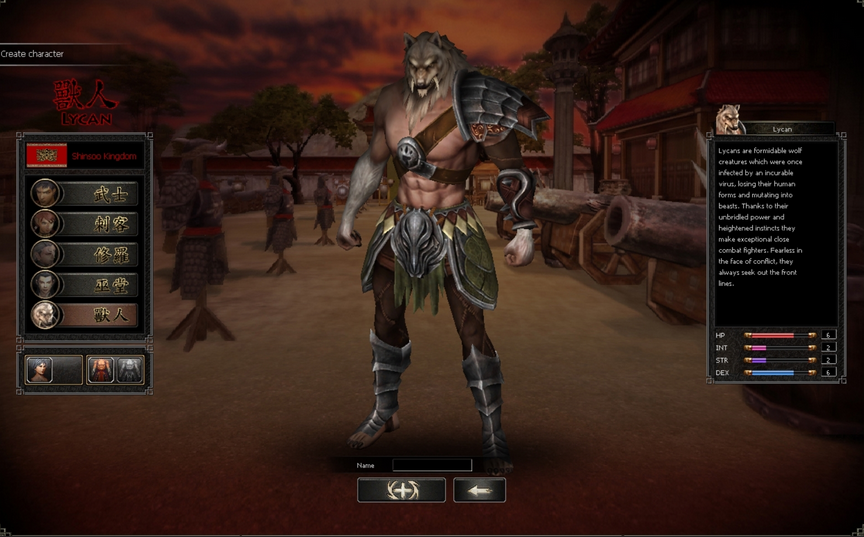
Task: Click the Shinsoo Kingdom banner
Action: click(85, 155)
